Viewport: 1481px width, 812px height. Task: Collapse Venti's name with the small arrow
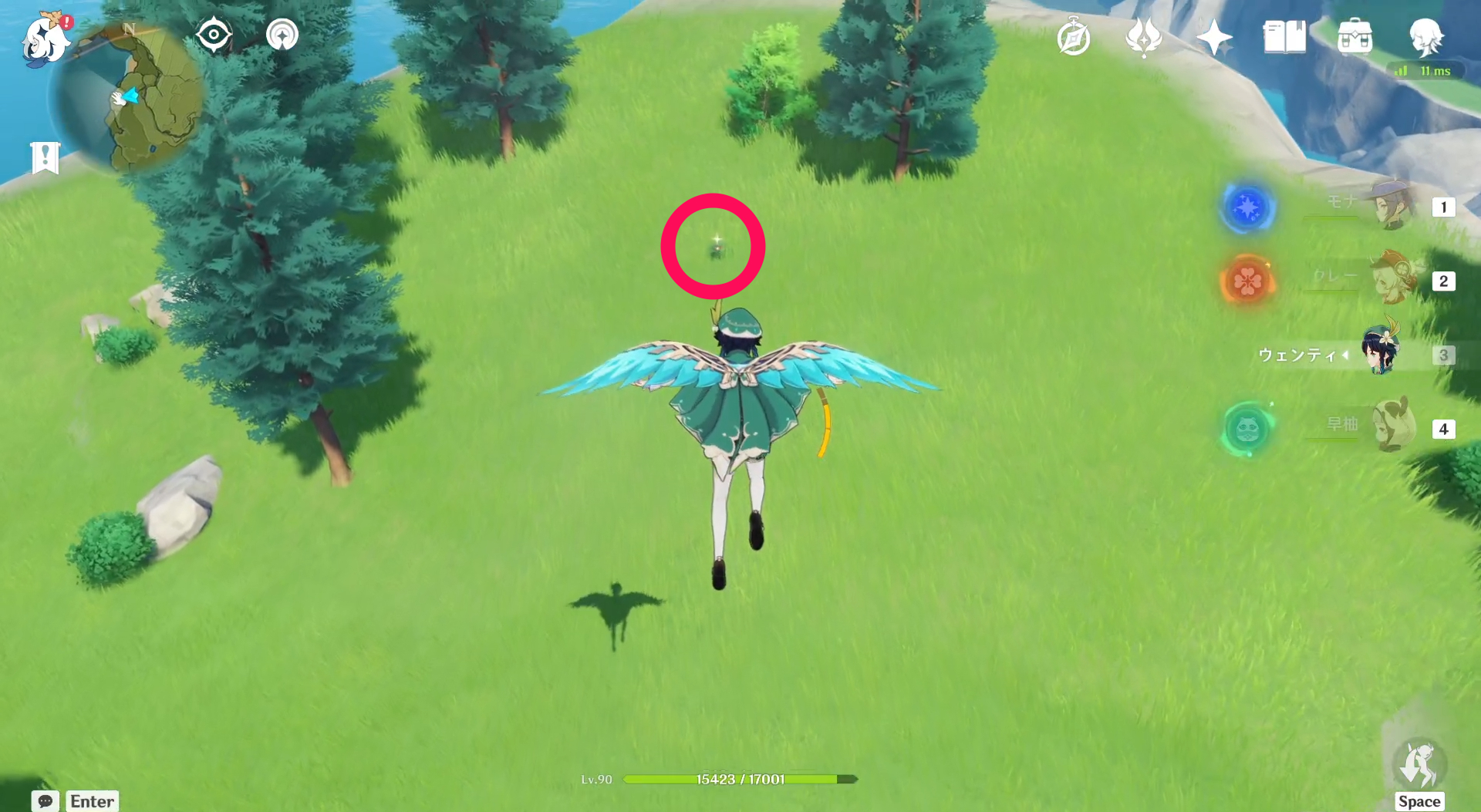1345,355
